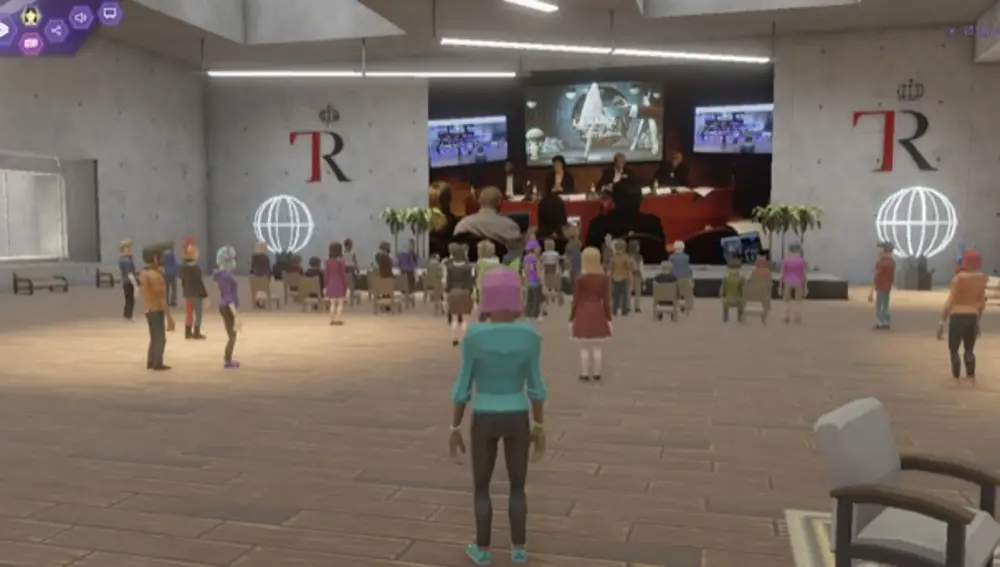
Task: Open the pink chat bubble hexagon
Action: (x=31, y=43)
